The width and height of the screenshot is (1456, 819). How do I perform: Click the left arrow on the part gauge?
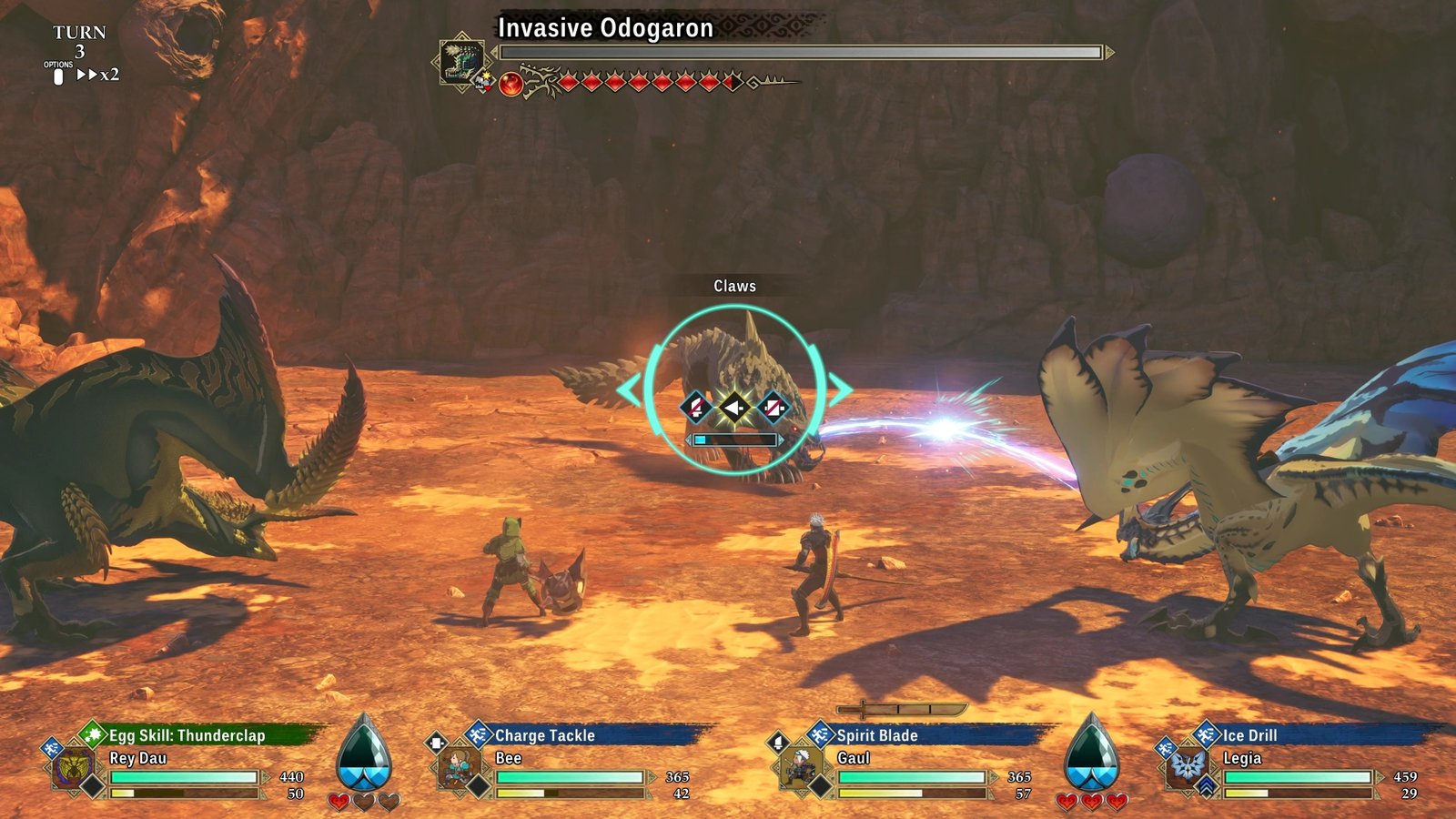coord(689,439)
